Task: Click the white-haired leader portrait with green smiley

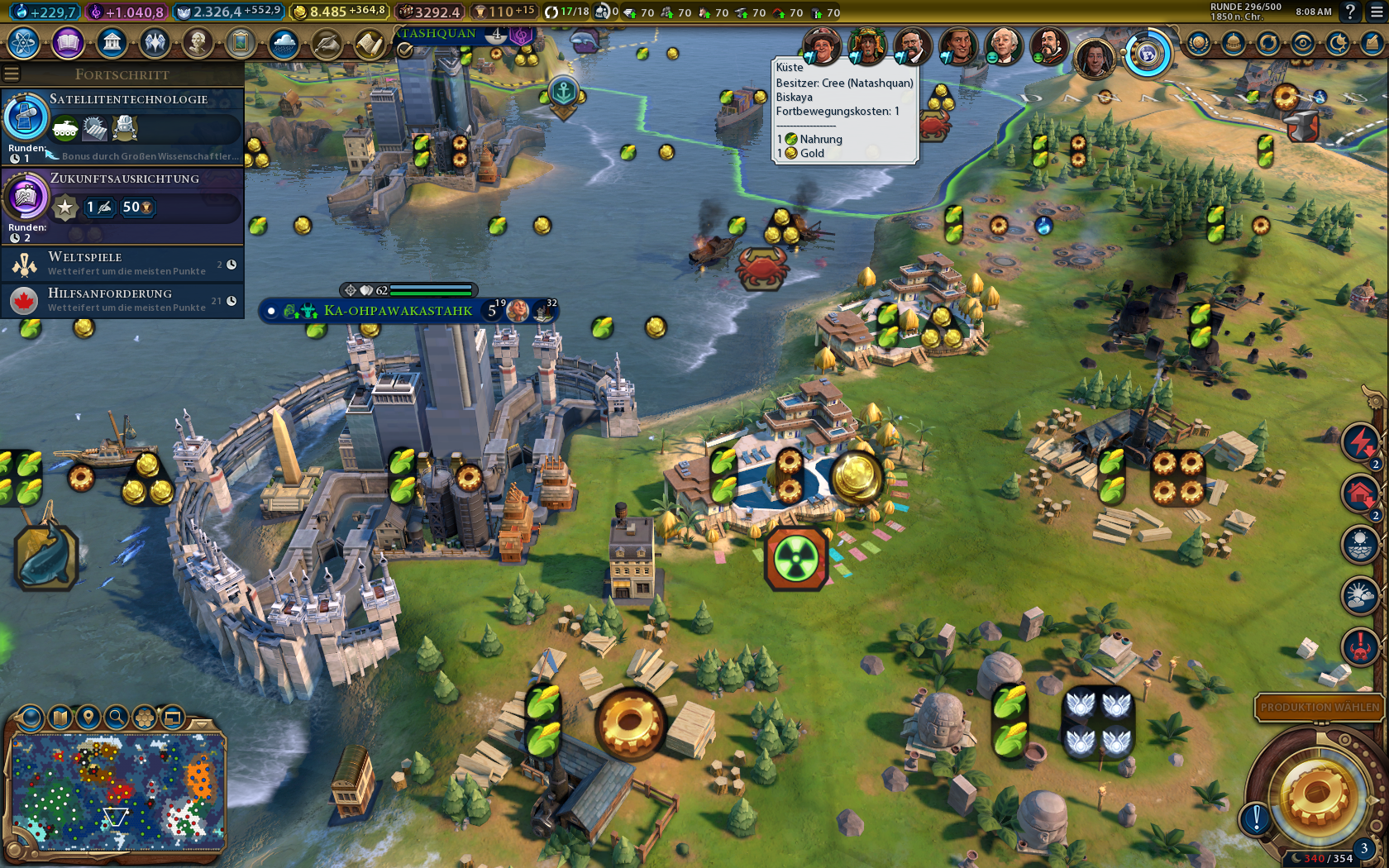Action: [x=1003, y=45]
